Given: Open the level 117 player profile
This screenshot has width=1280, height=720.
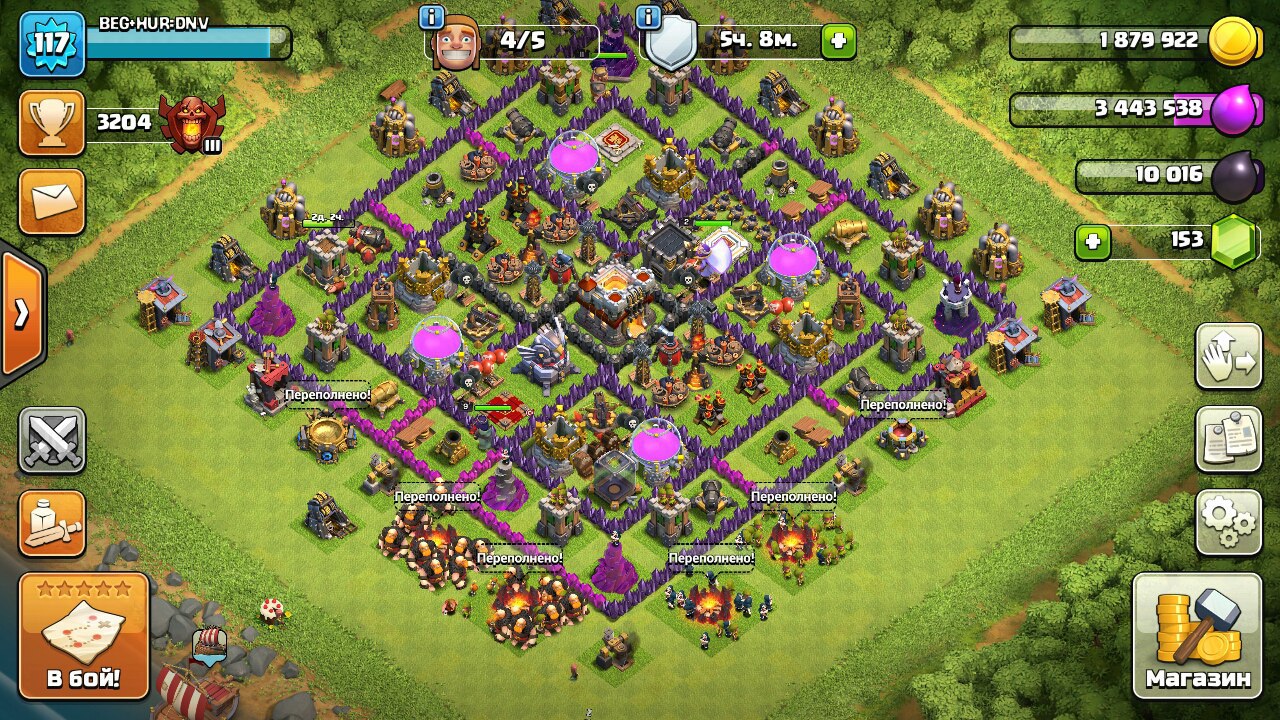Looking at the screenshot, I should point(52,44).
